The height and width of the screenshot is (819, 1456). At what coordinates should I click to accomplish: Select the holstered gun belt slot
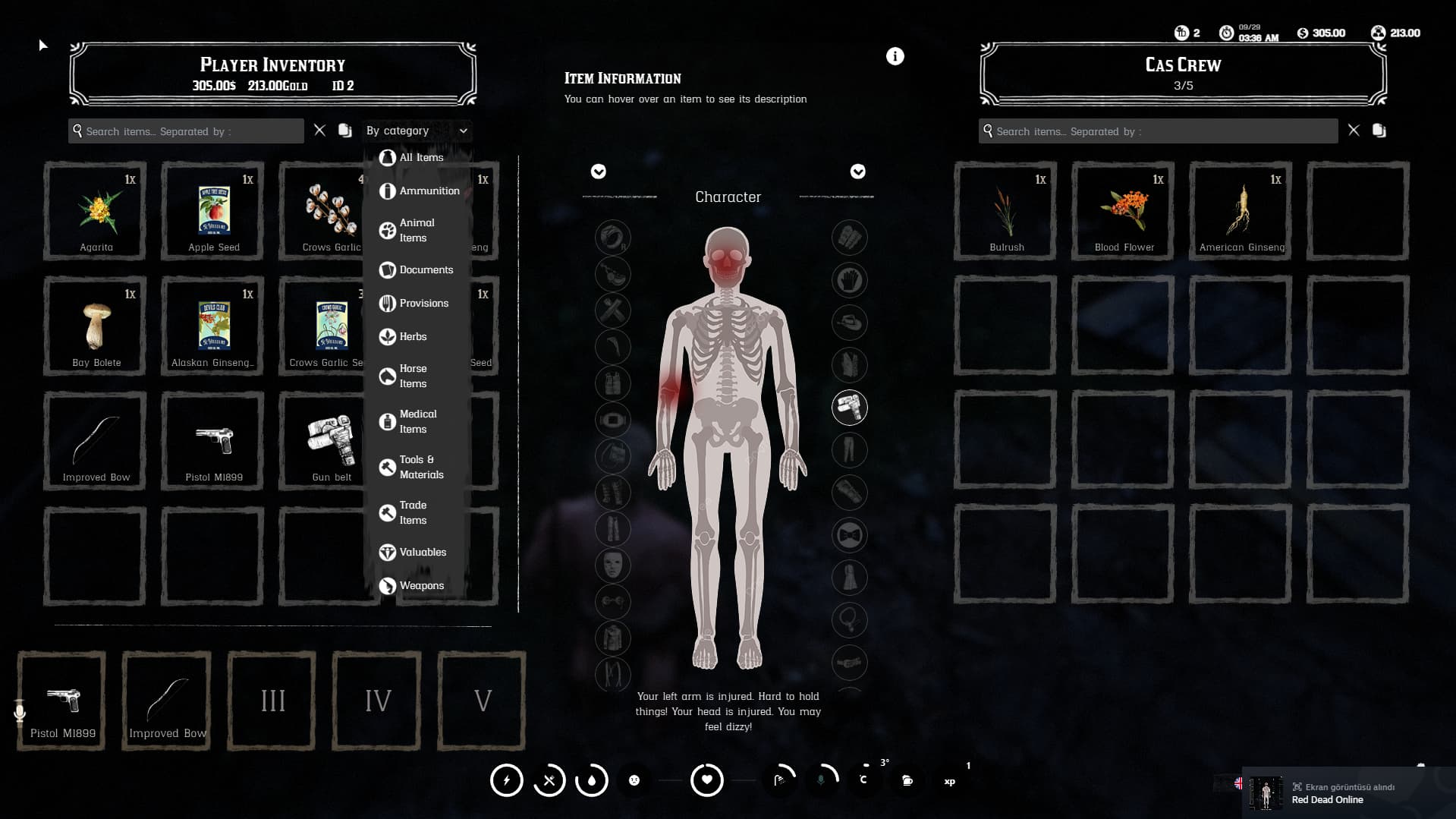coord(850,408)
